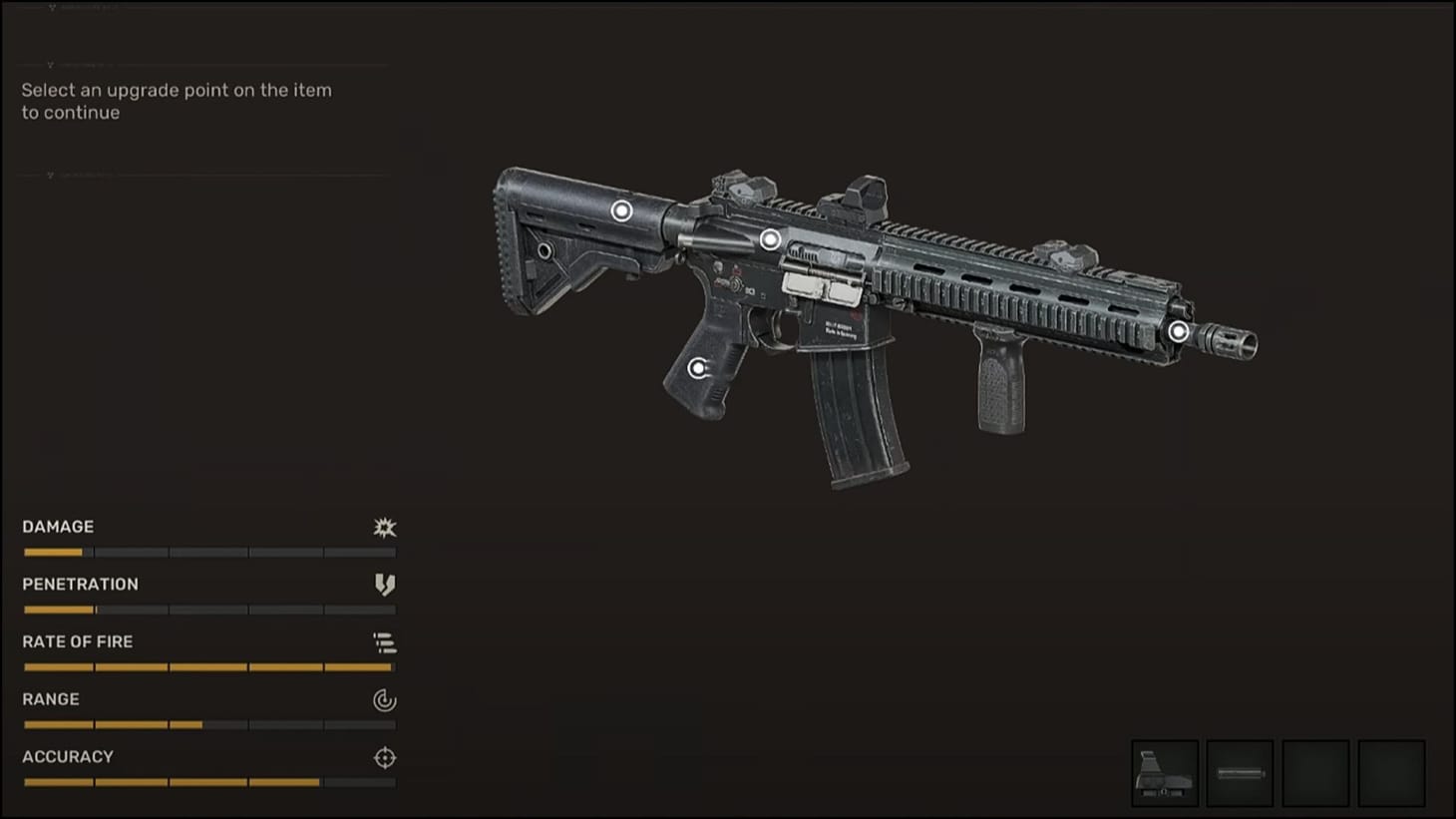Open the suppressor attachment slot

coord(1239,773)
